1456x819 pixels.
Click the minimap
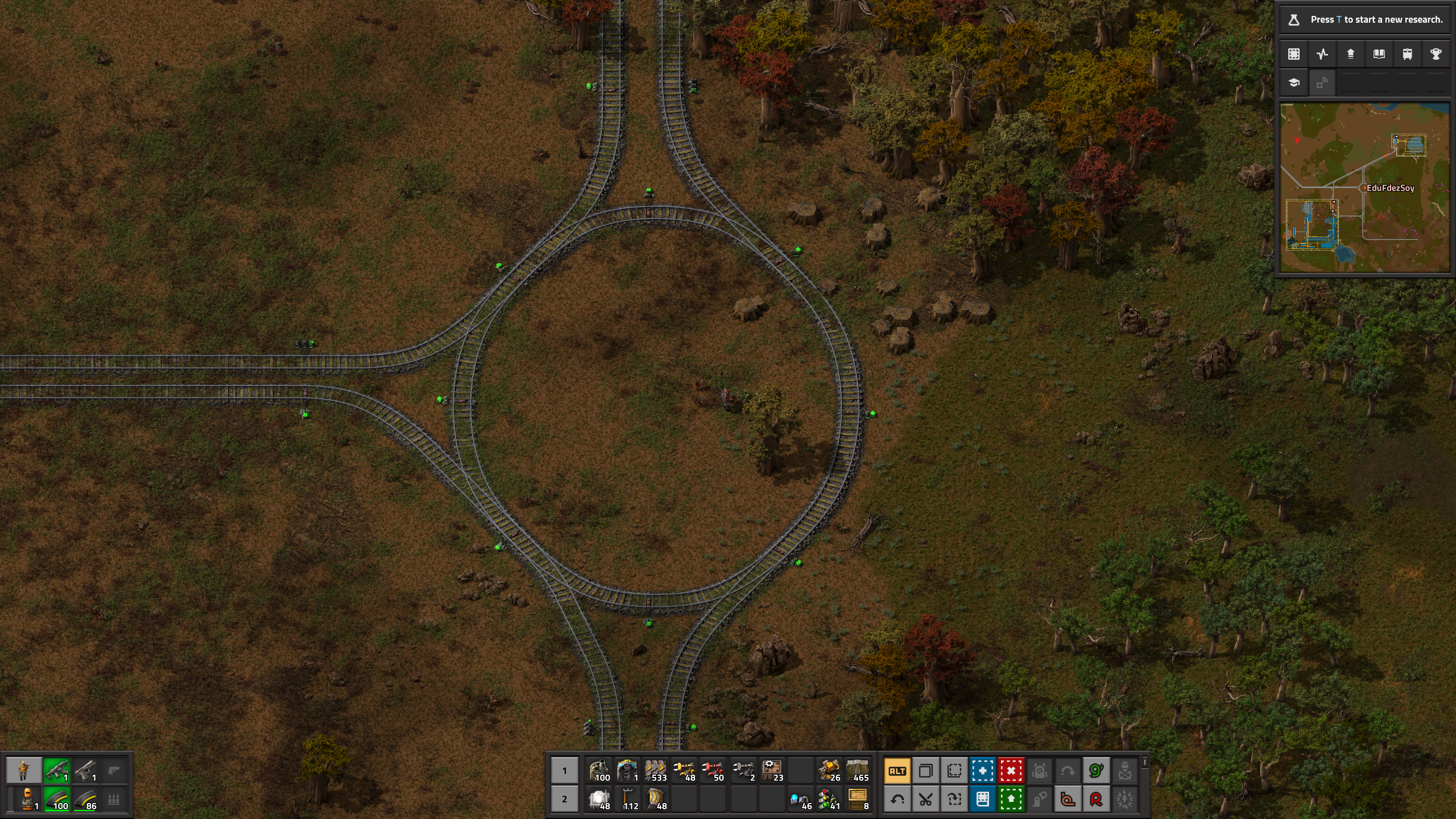tap(1364, 188)
